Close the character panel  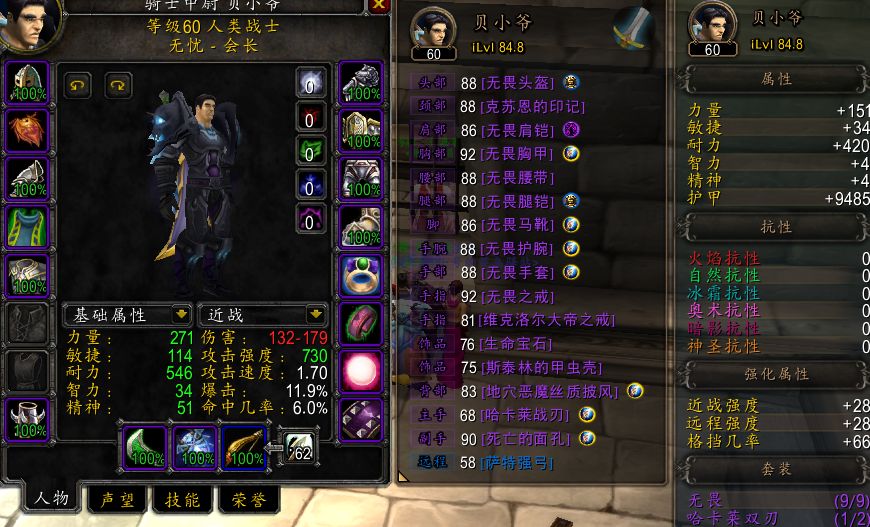378,5
